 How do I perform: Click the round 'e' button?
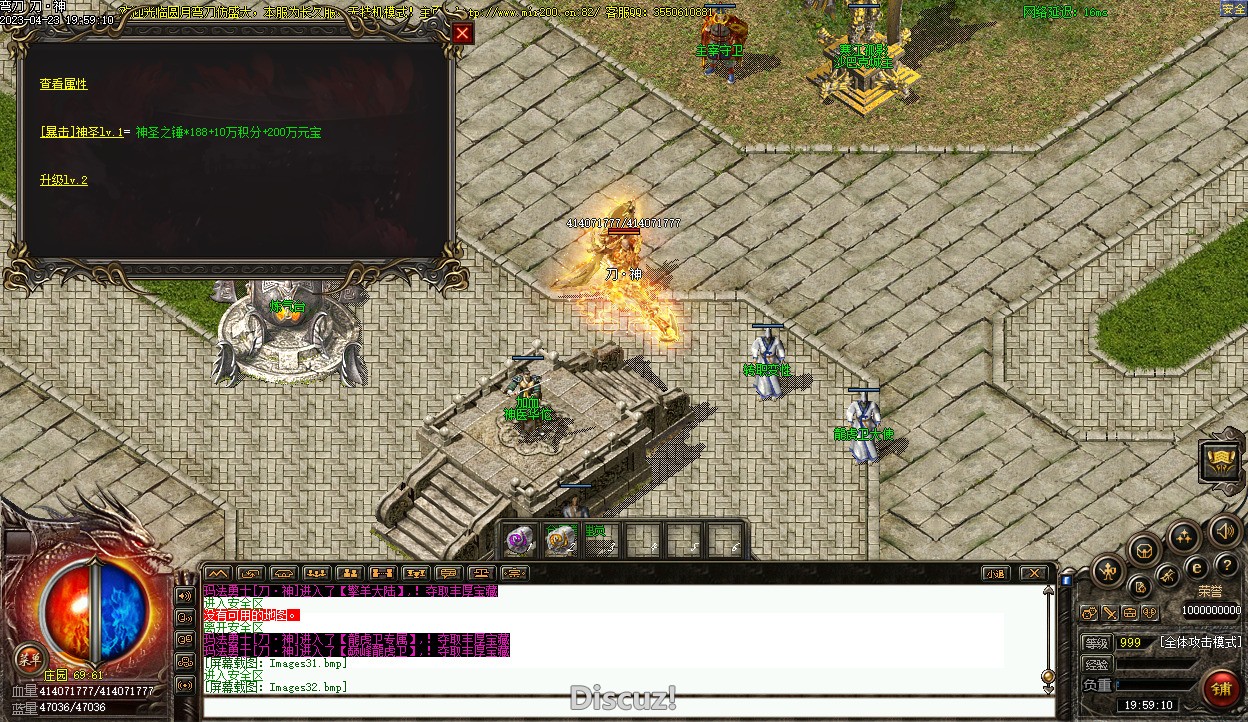1195,568
